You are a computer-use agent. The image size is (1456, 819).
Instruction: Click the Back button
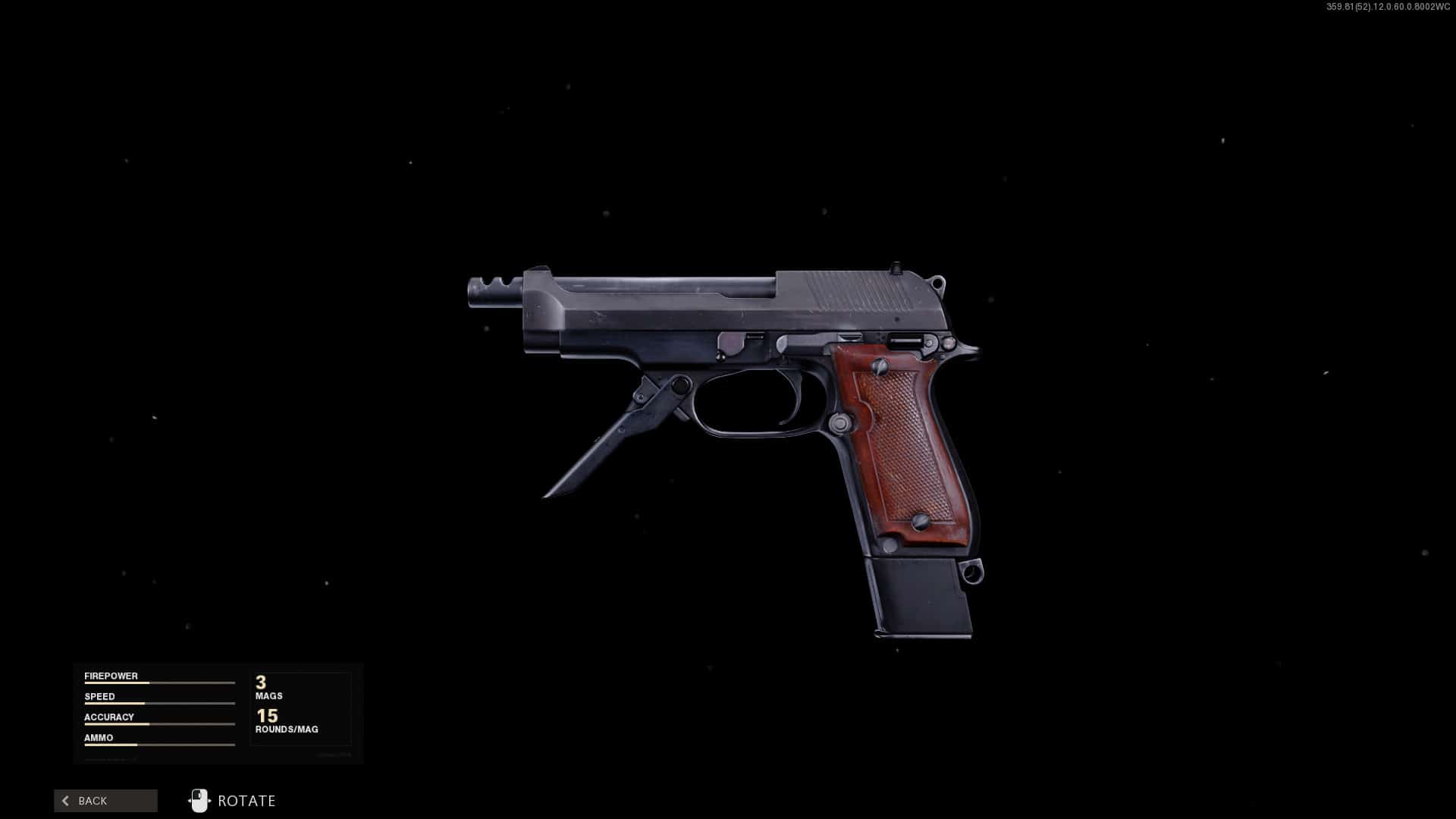point(105,801)
